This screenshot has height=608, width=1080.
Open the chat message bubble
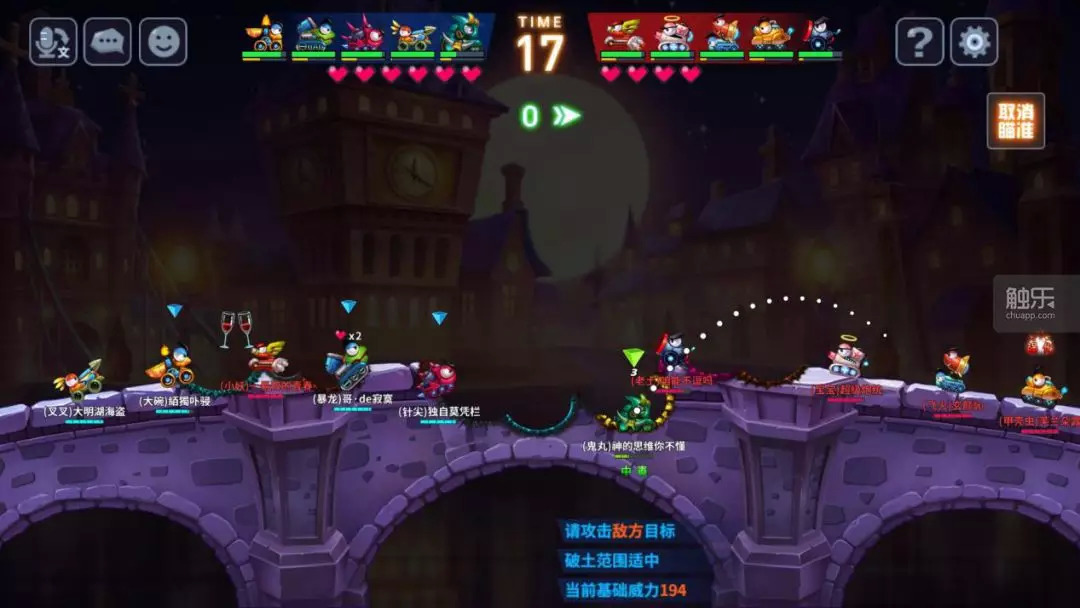(108, 42)
